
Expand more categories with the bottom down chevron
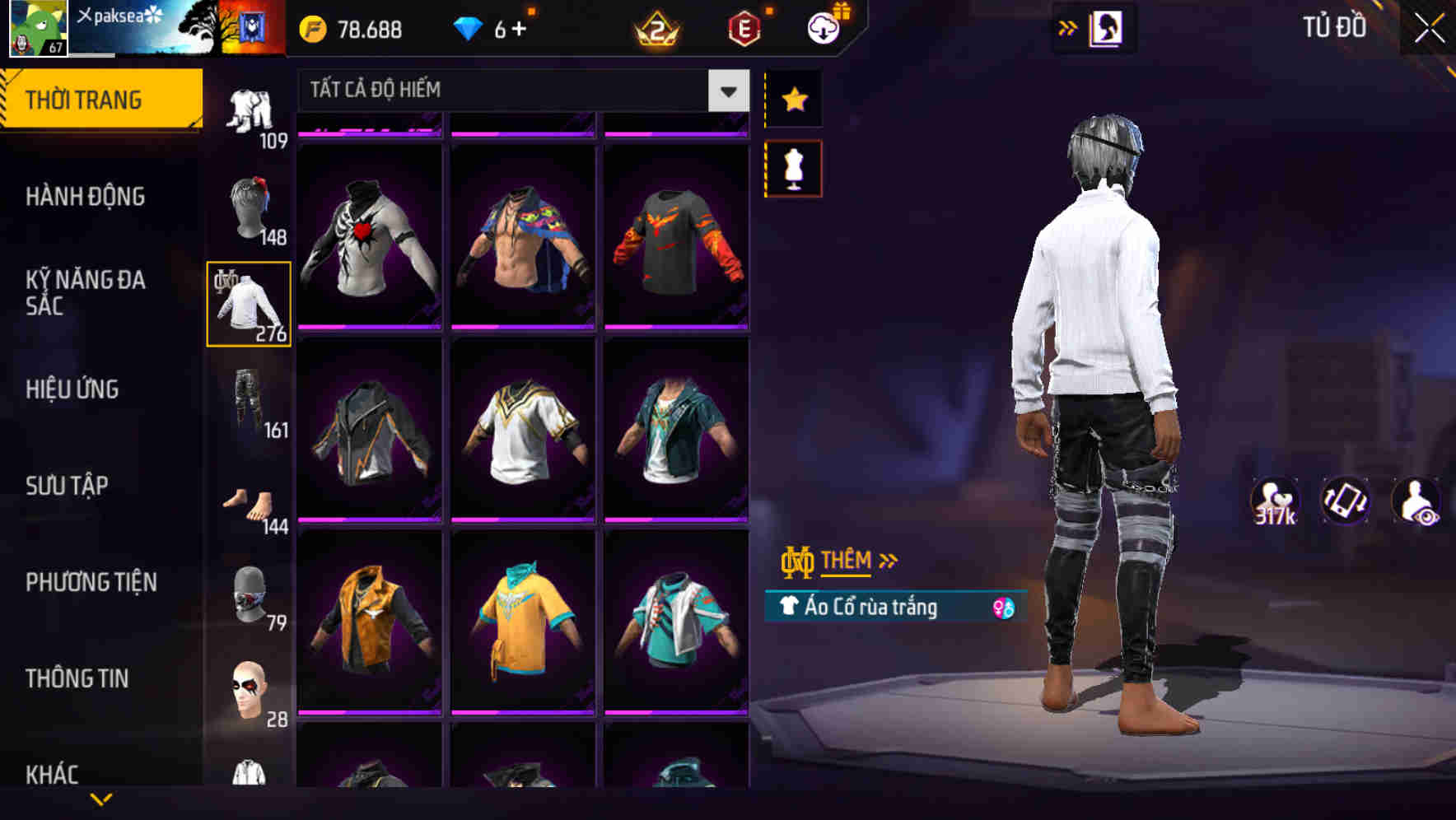point(101,800)
